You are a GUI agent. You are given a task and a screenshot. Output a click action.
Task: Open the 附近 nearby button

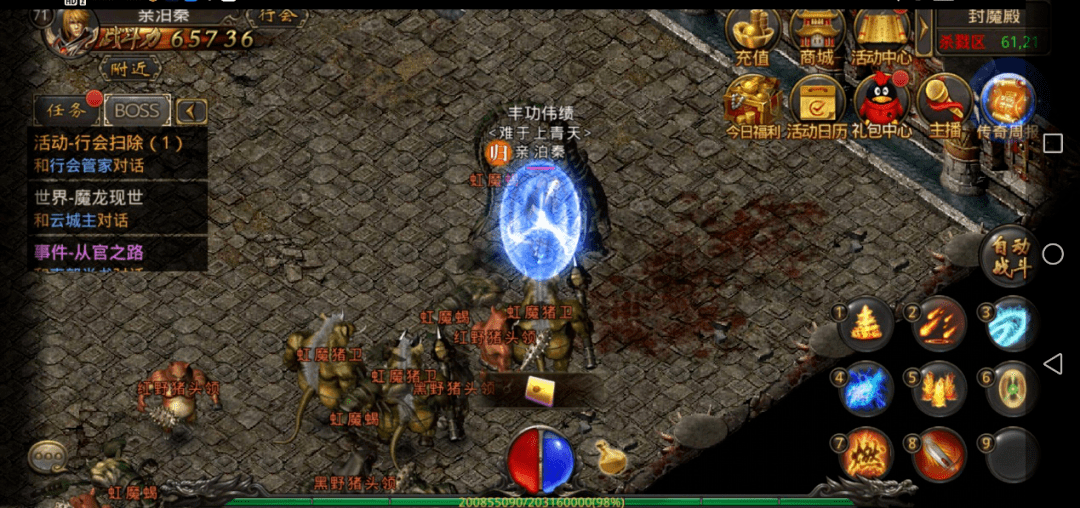pyautogui.click(x=131, y=68)
